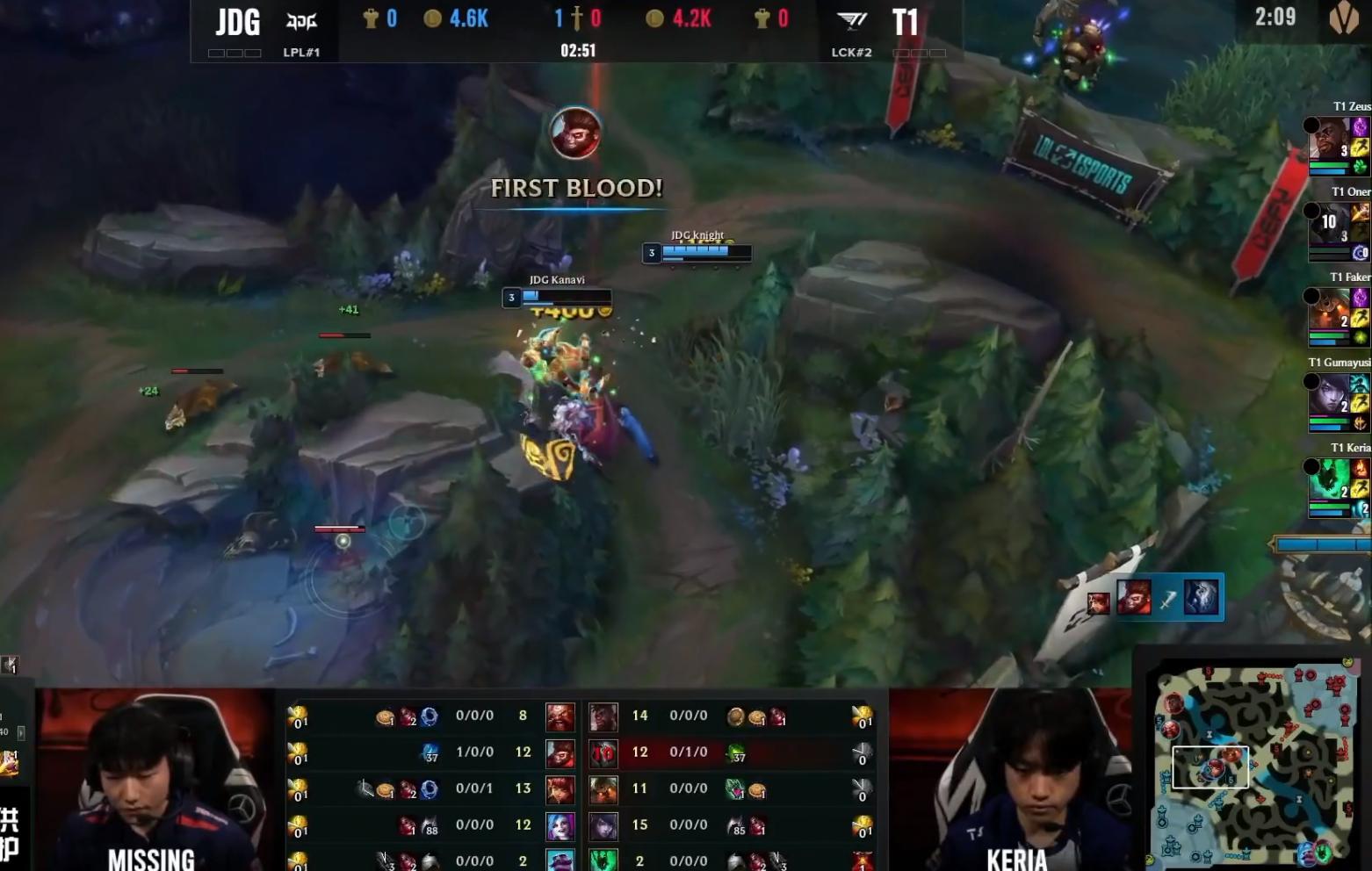Click the sword icon in the kill callout
Screen dimensions: 1372x871
coord(1167,600)
